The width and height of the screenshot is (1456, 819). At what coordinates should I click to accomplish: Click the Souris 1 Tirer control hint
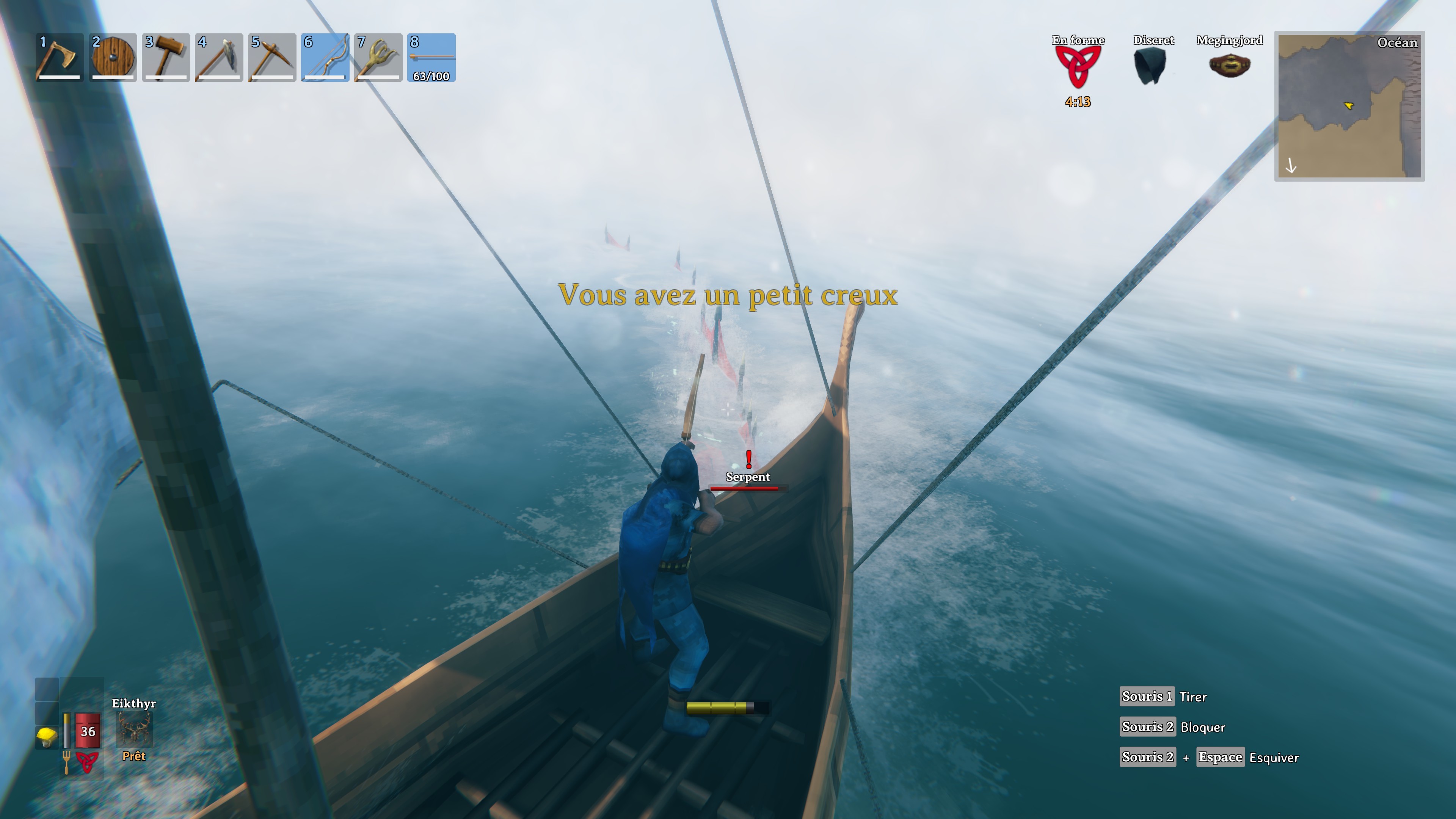pos(1147,697)
